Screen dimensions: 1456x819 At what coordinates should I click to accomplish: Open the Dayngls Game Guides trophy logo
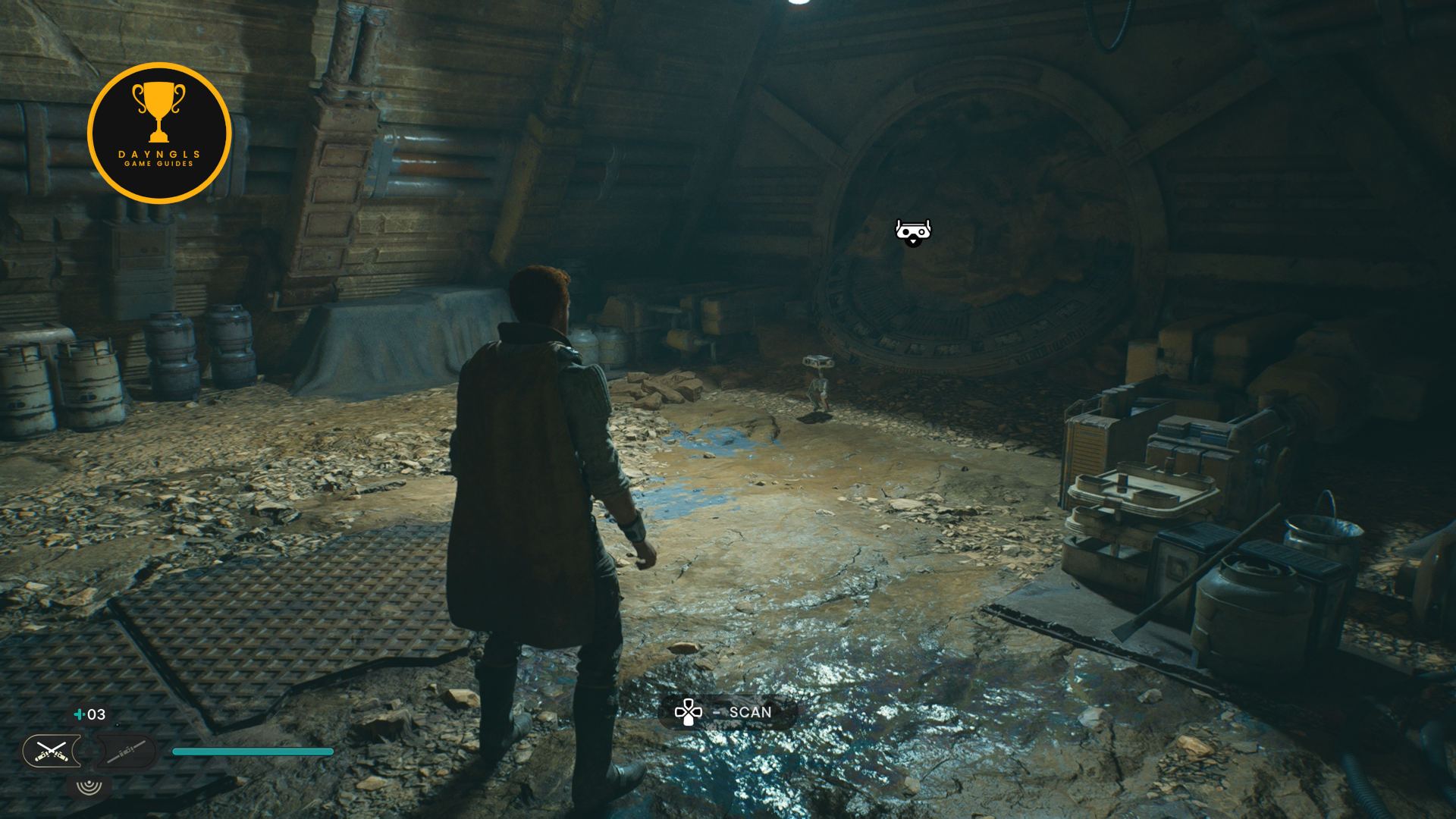159,133
